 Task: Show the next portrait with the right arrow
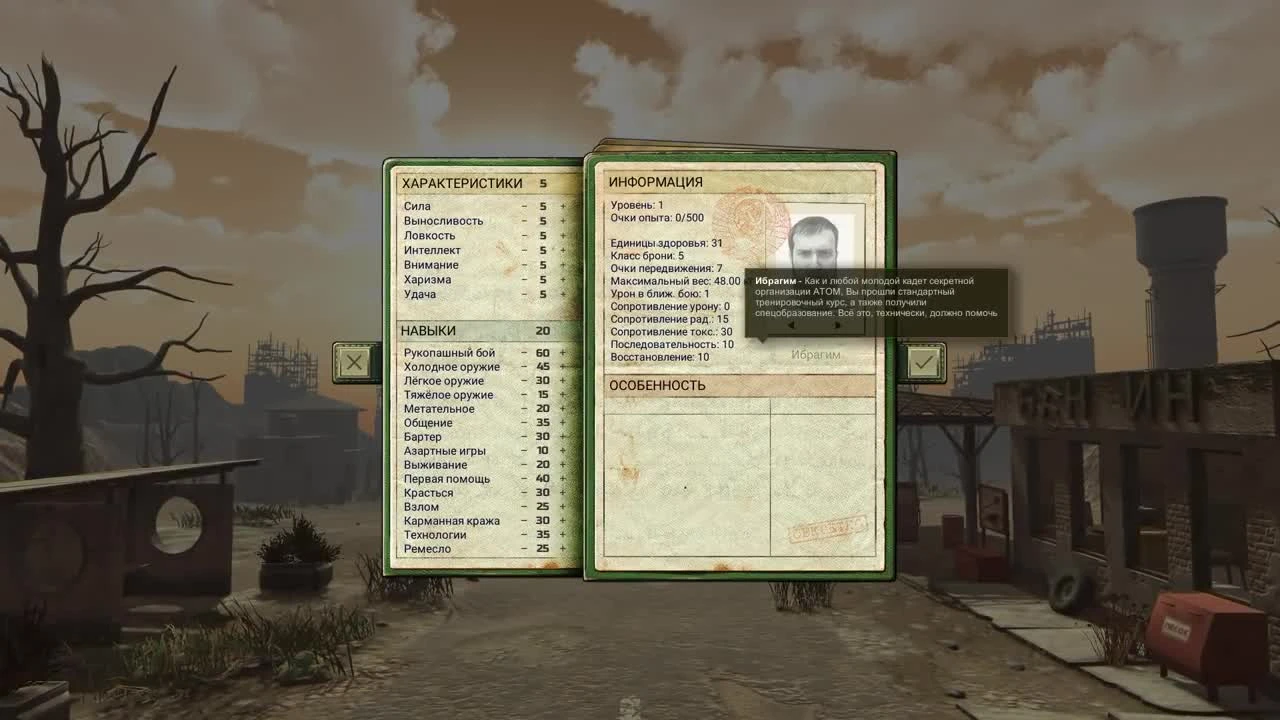pos(837,326)
